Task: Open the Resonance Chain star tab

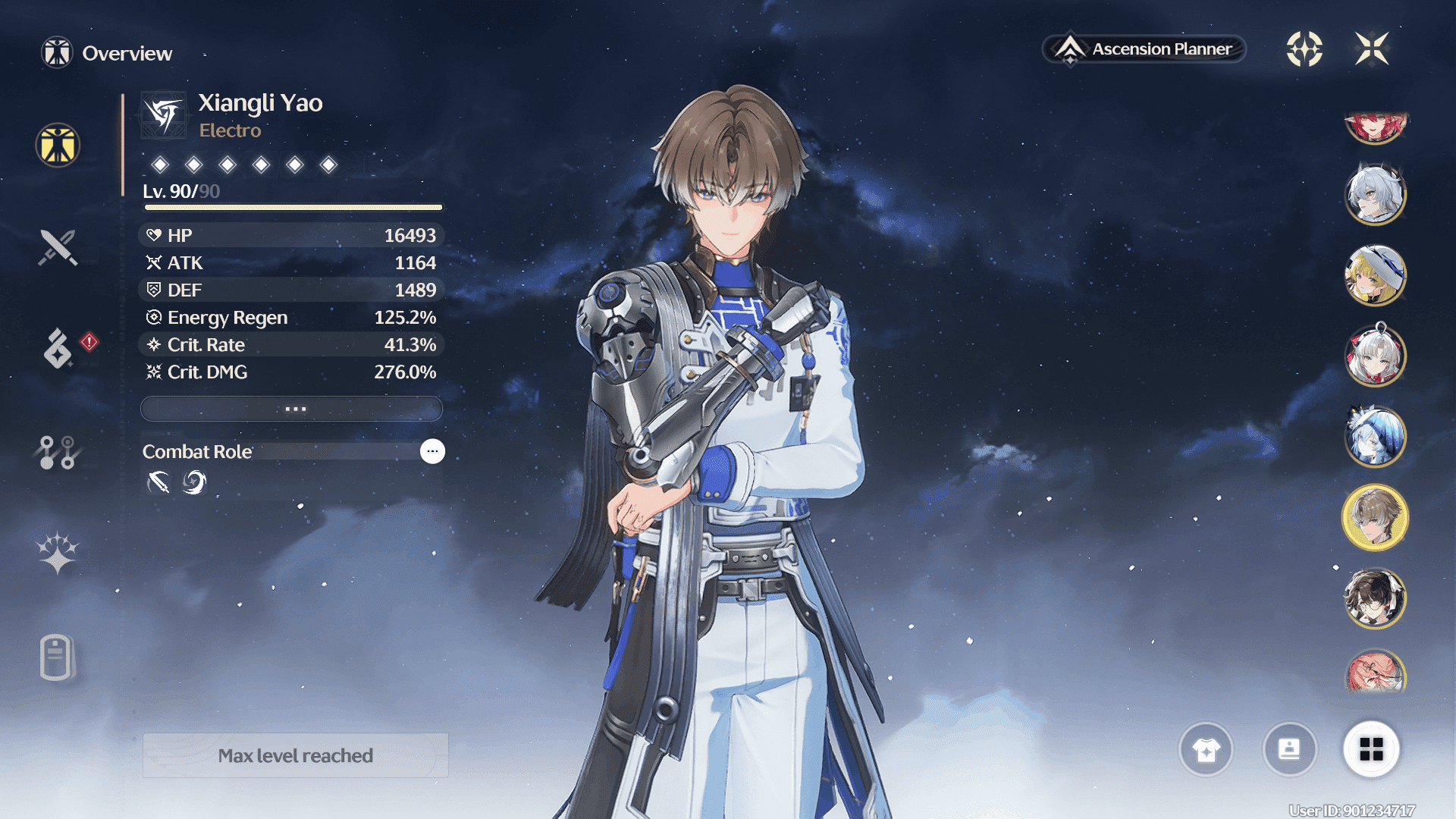Action: click(x=58, y=553)
